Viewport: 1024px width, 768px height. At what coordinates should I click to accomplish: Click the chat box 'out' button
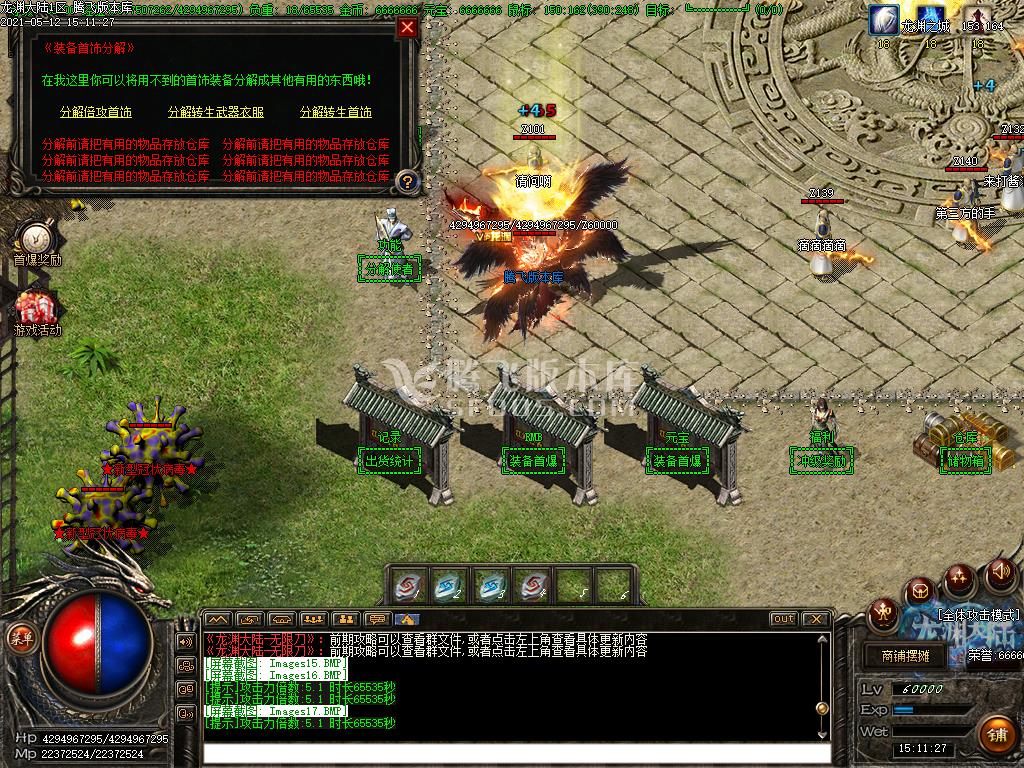pos(783,619)
